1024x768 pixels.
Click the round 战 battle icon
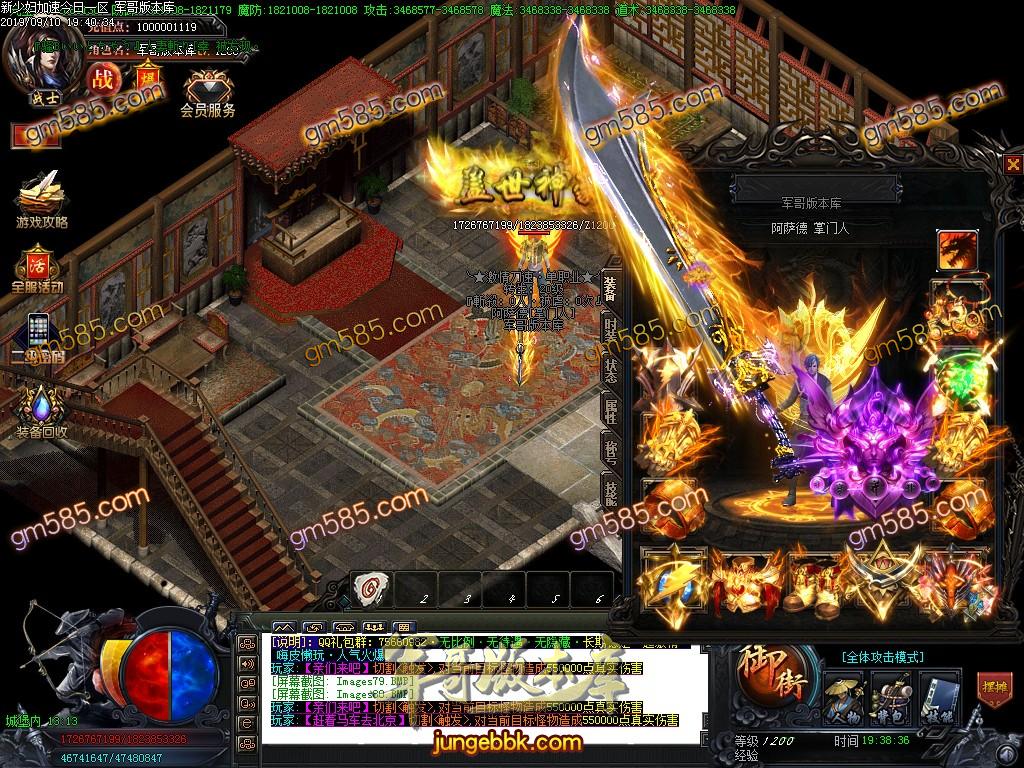(103, 79)
